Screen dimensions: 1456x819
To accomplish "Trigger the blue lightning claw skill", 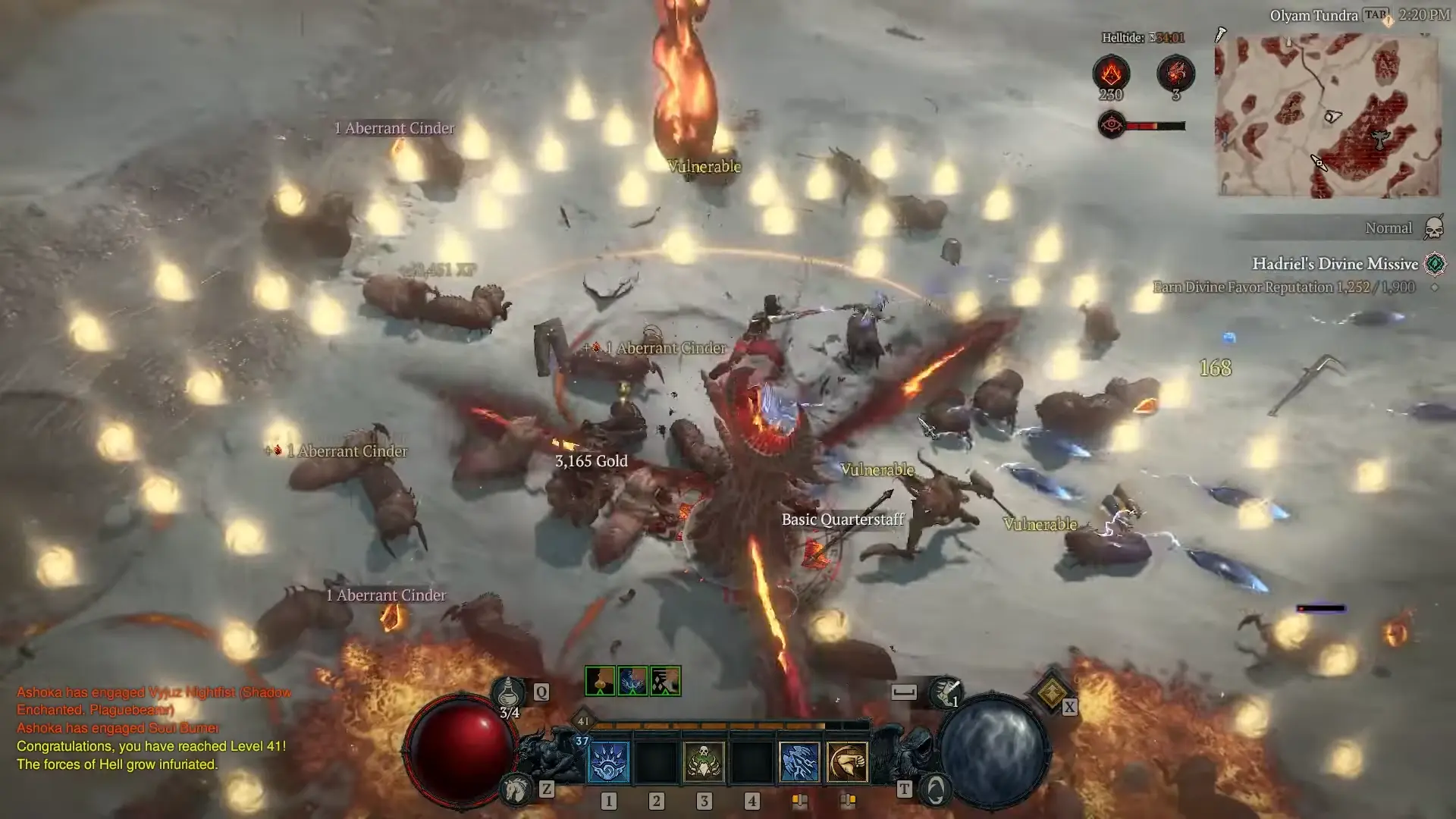I will coord(799,761).
